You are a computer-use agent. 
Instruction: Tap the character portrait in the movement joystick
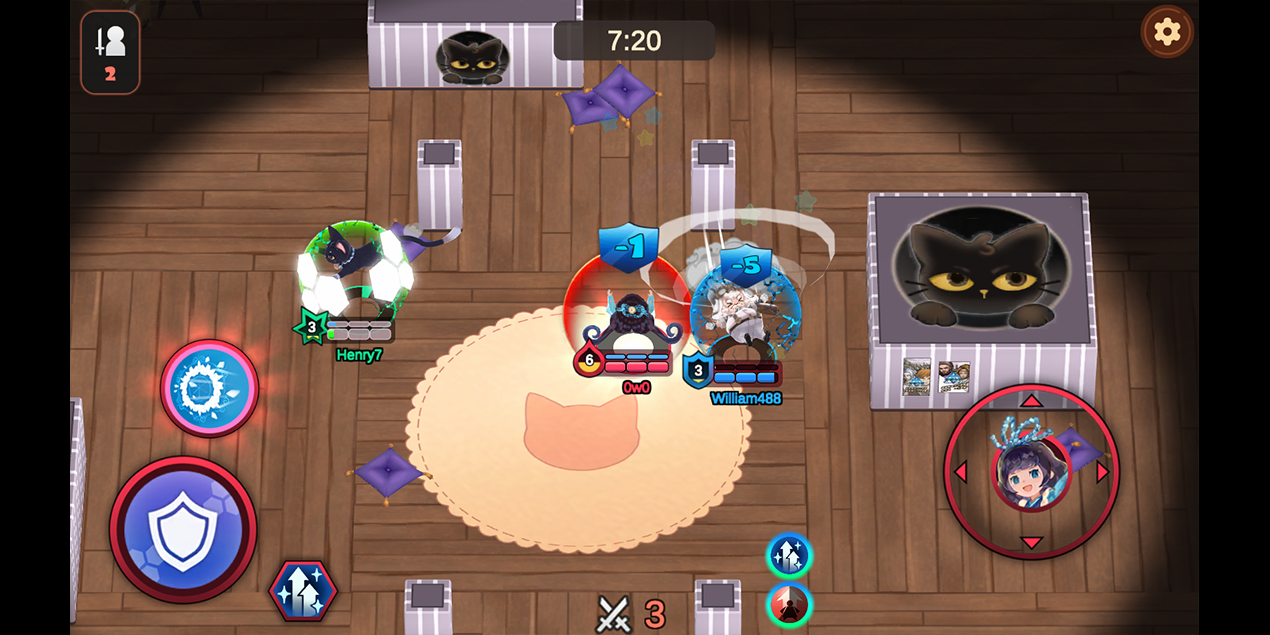point(1031,472)
